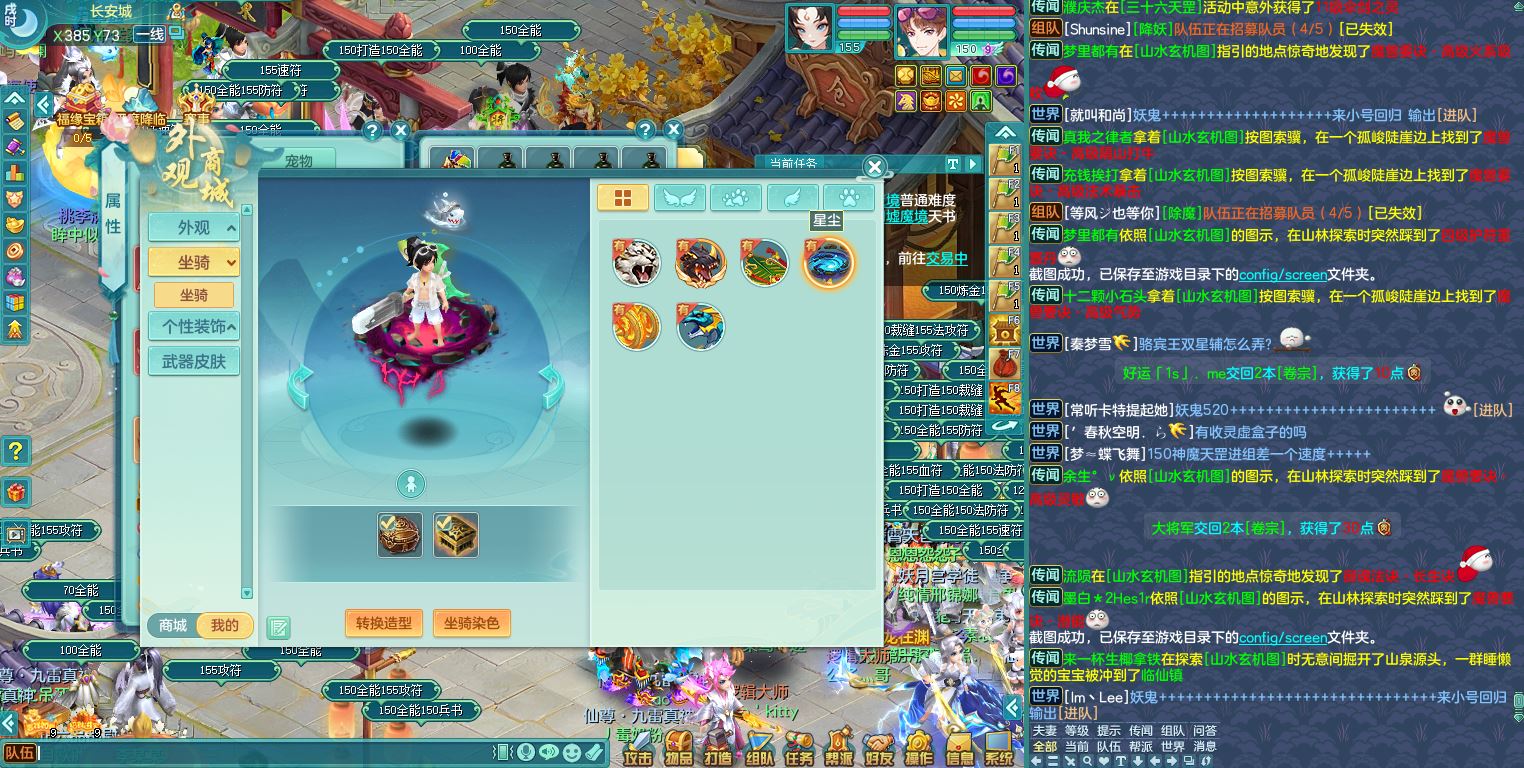Close the appearance shop window
Image resolution: width=1524 pixels, height=768 pixels.
pos(874,167)
